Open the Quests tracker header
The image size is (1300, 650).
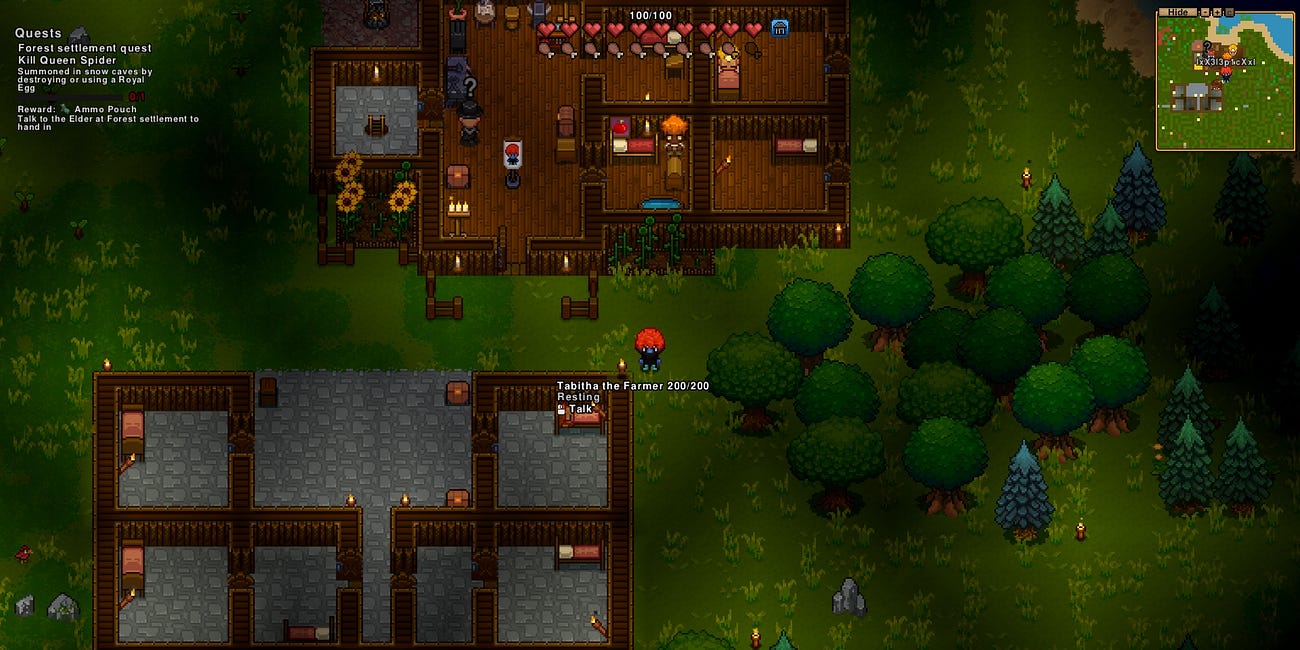[x=38, y=33]
